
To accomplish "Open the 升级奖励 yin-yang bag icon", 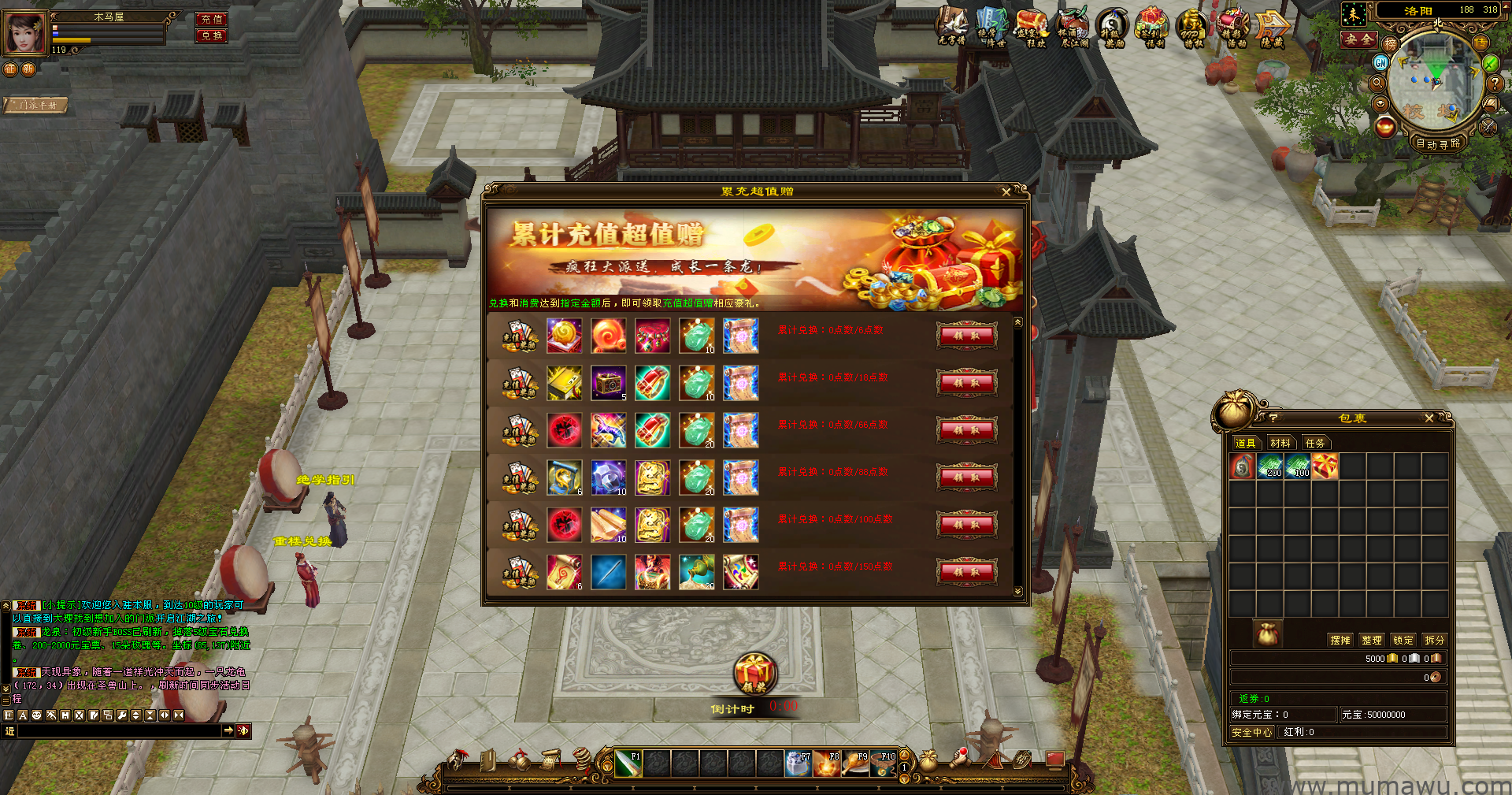I will tap(1112, 28).
